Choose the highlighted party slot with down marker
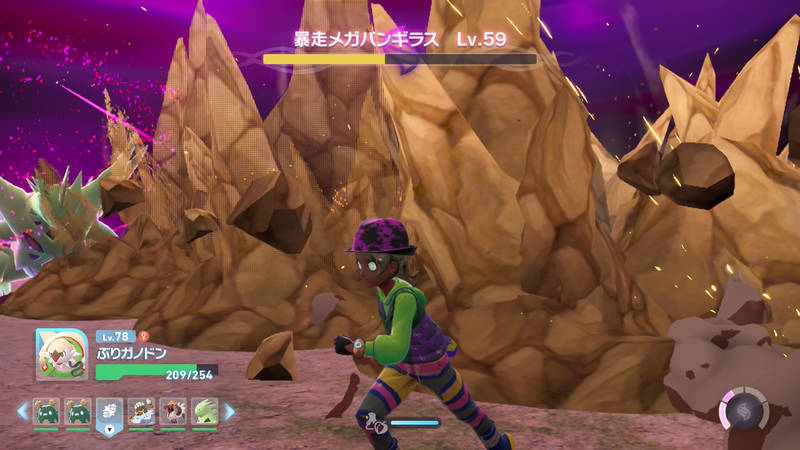 coord(110,412)
